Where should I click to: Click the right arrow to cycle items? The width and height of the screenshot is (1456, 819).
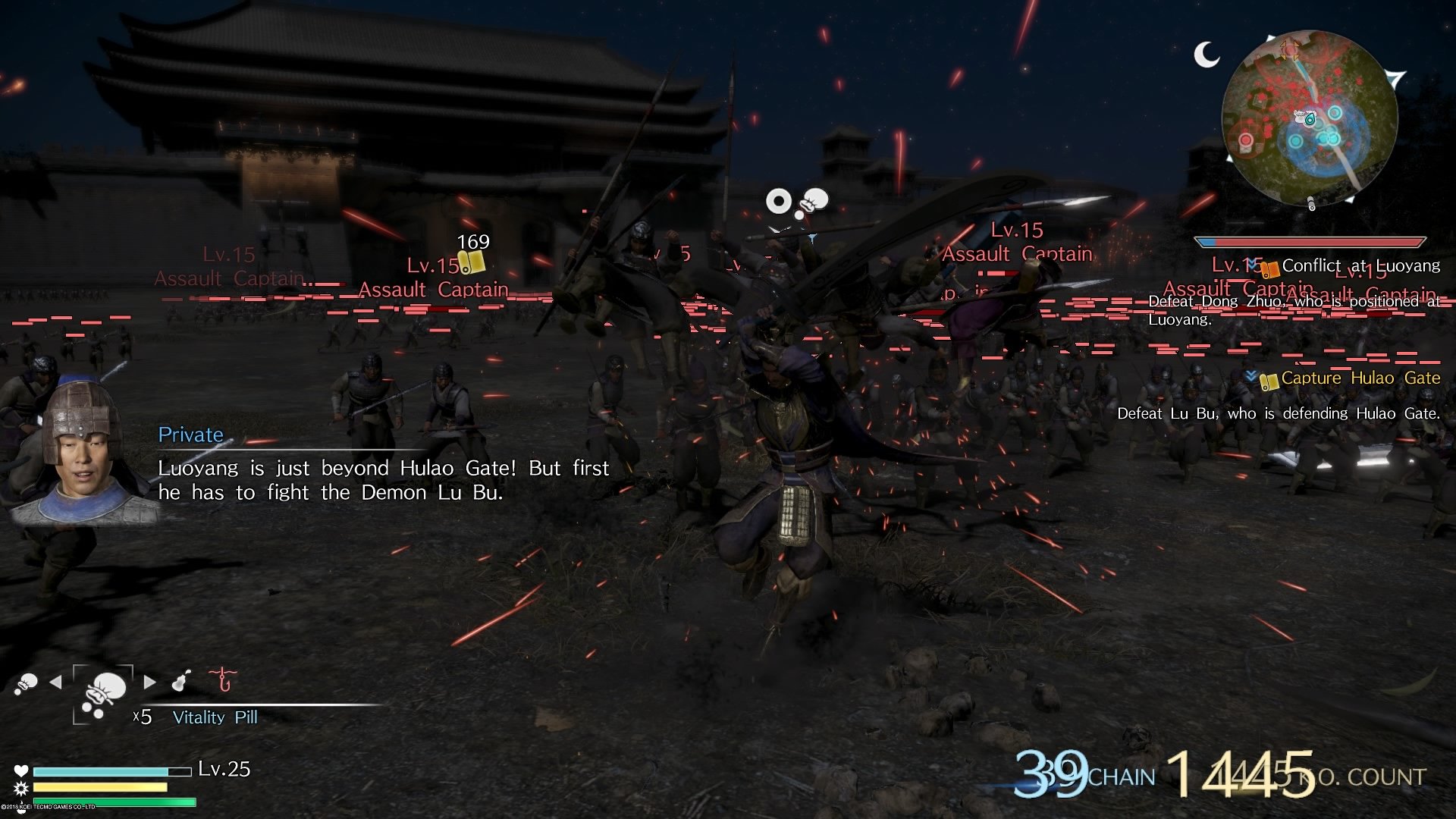coord(150,682)
